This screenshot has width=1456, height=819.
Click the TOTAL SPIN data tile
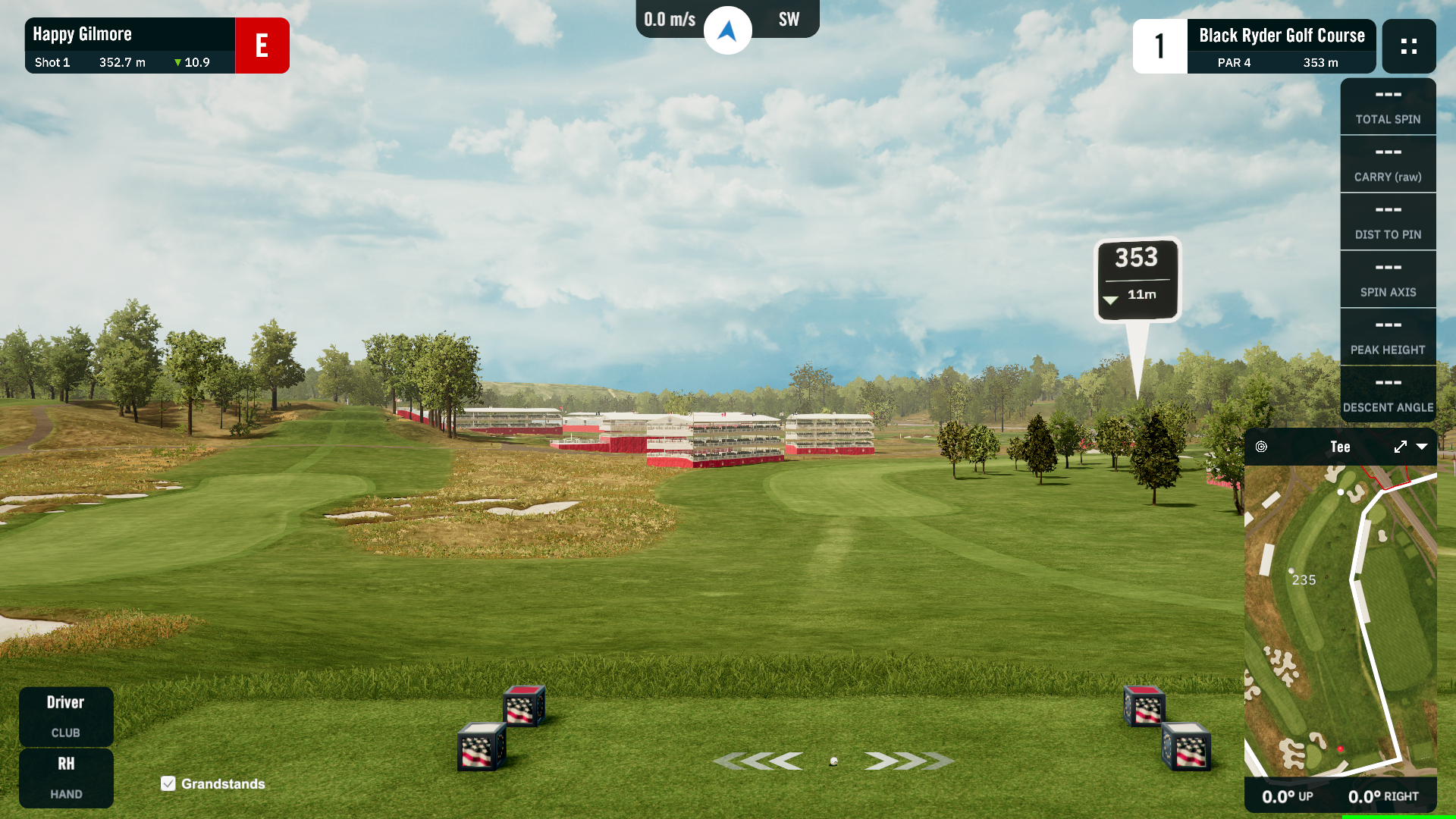pos(1388,107)
